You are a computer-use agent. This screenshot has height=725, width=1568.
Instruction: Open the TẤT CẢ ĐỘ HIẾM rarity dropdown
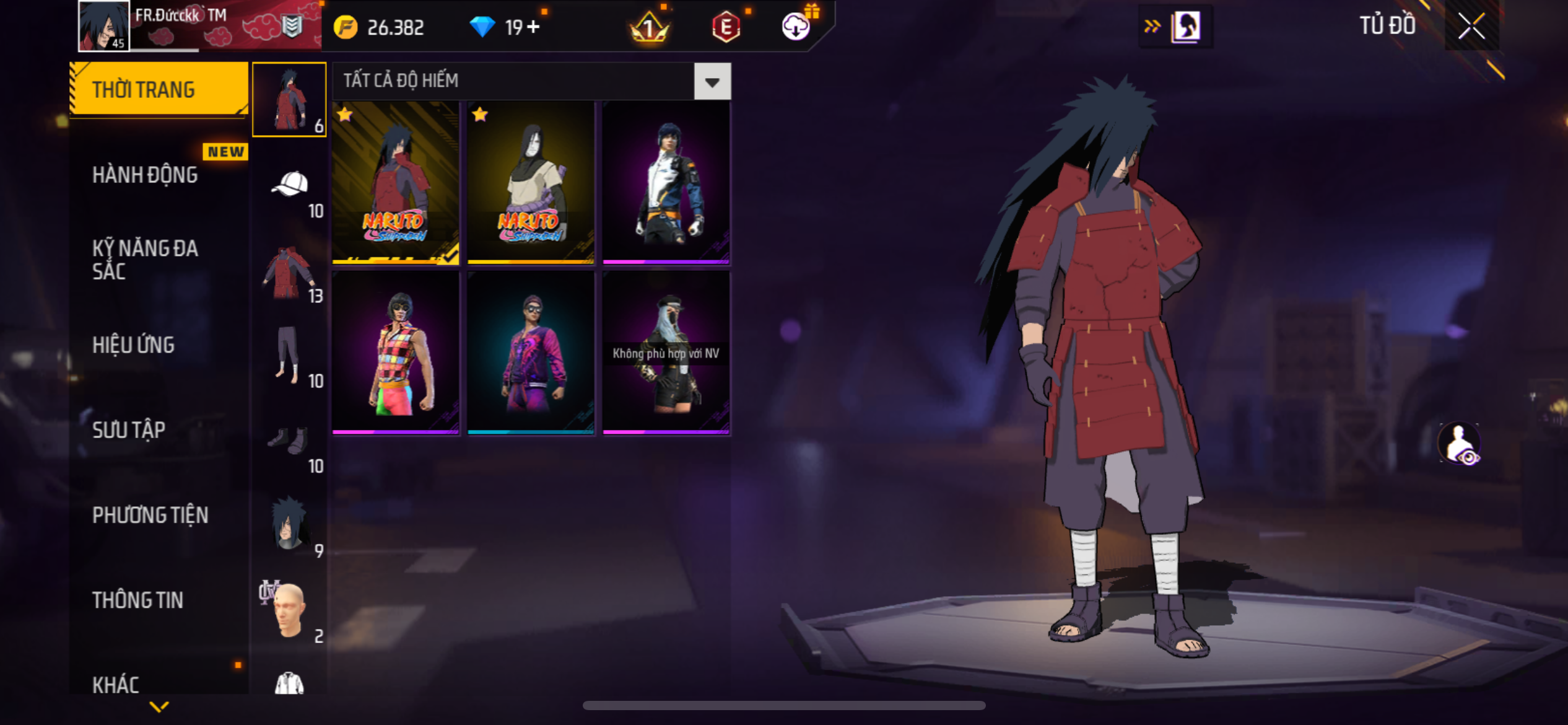point(712,81)
